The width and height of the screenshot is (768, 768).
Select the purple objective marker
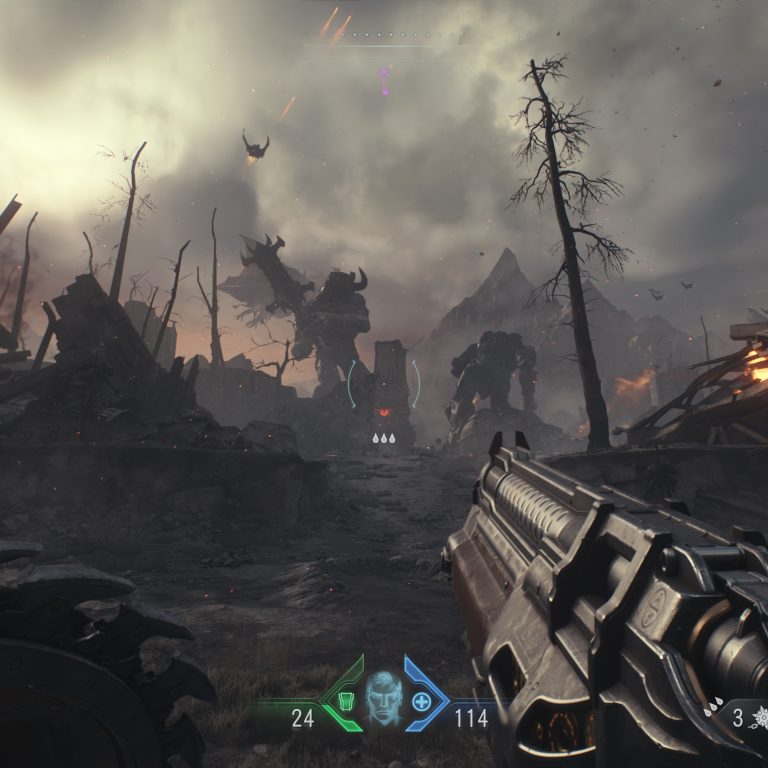[x=384, y=80]
